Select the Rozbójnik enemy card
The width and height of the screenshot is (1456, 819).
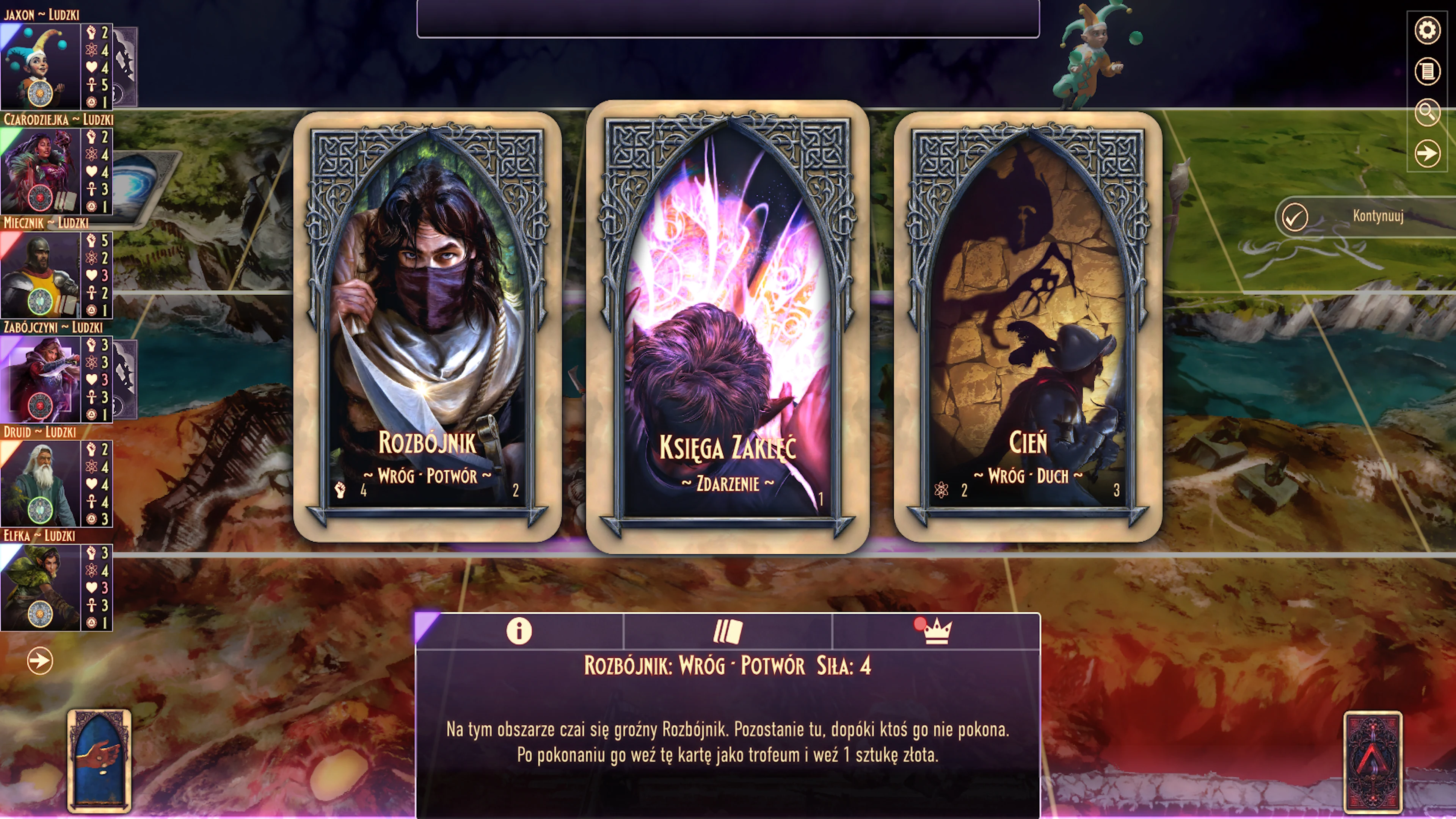point(427,326)
